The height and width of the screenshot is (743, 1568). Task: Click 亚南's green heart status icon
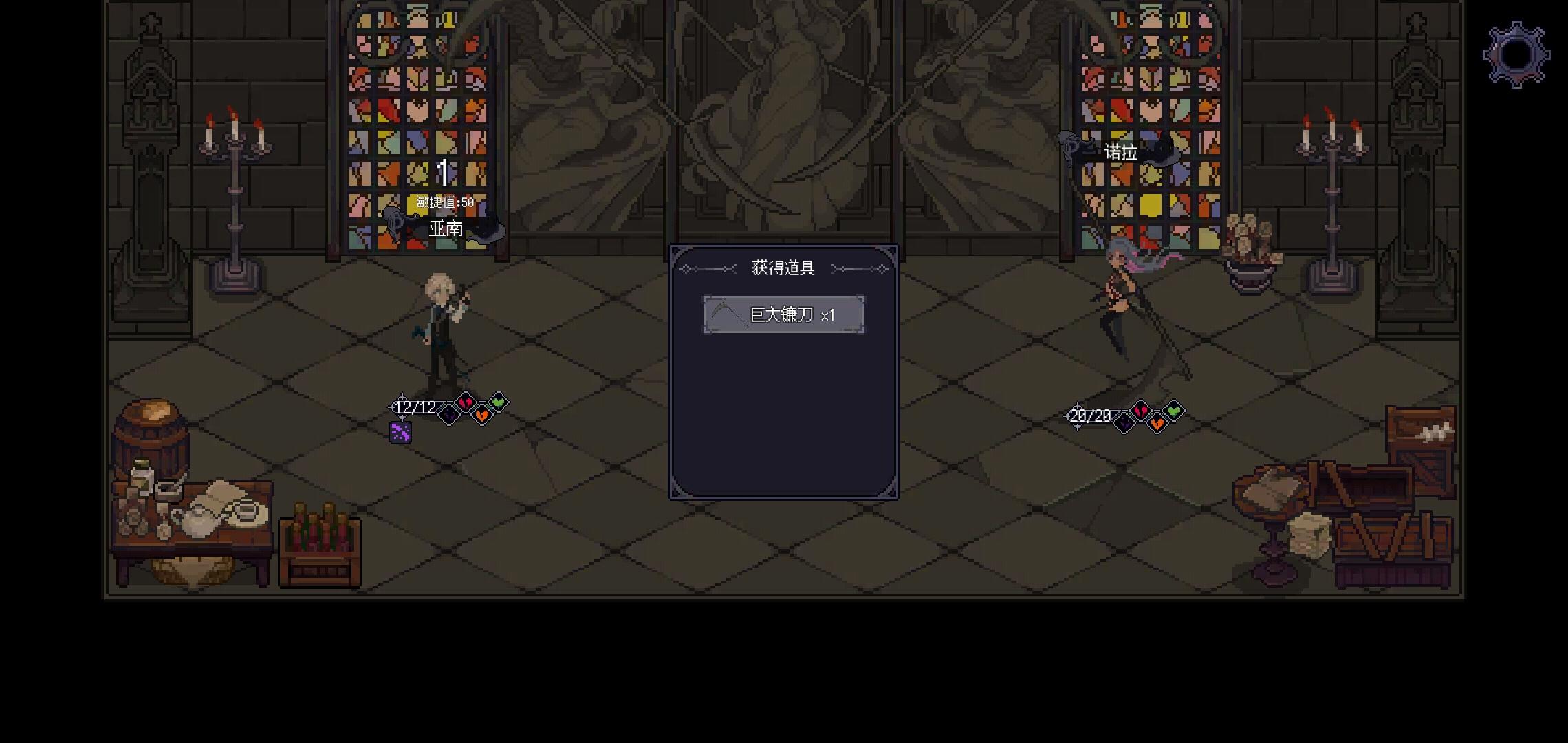pyautogui.click(x=500, y=402)
